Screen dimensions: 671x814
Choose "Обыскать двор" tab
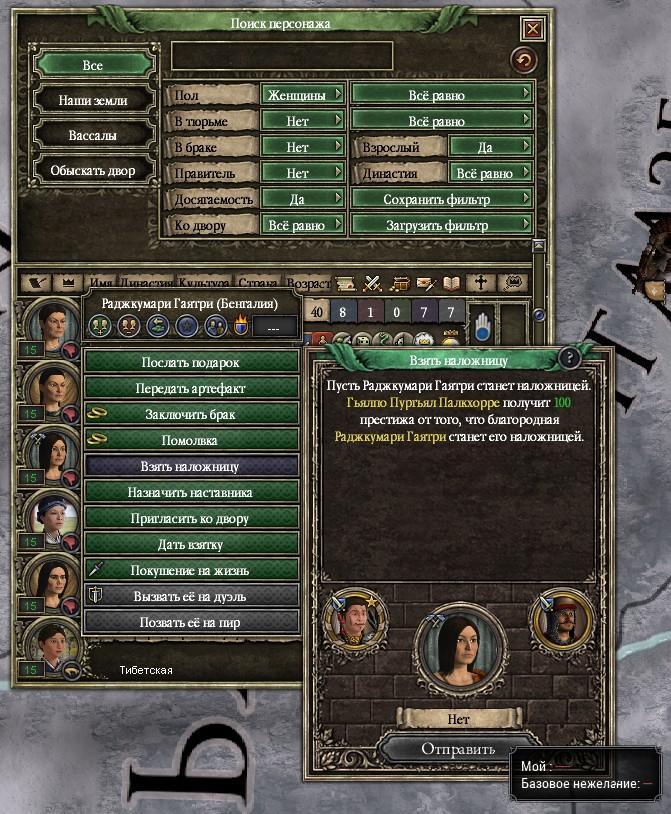[93, 170]
